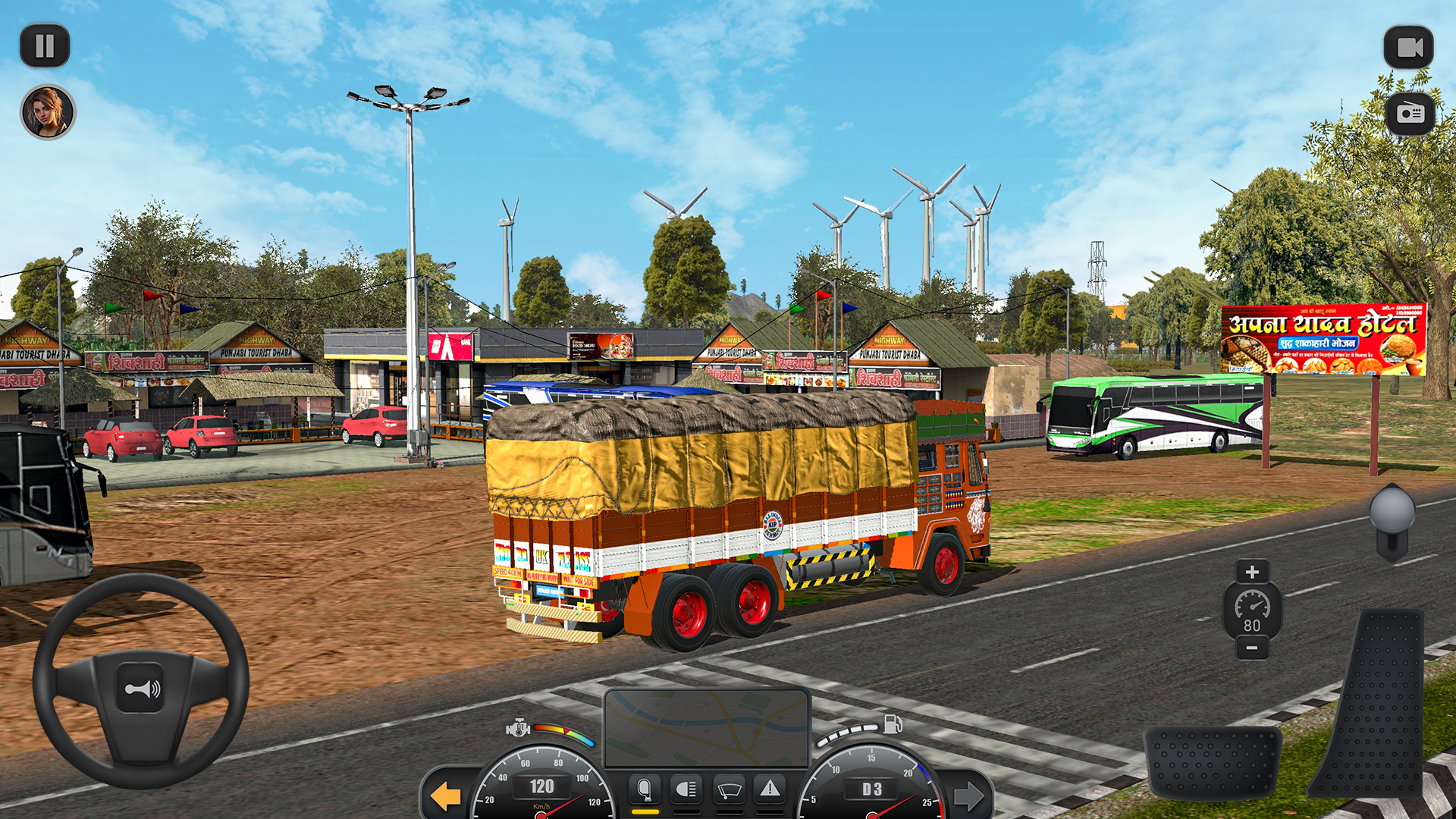Open the radio panel
This screenshot has height=819, width=1456.
pyautogui.click(x=1409, y=112)
